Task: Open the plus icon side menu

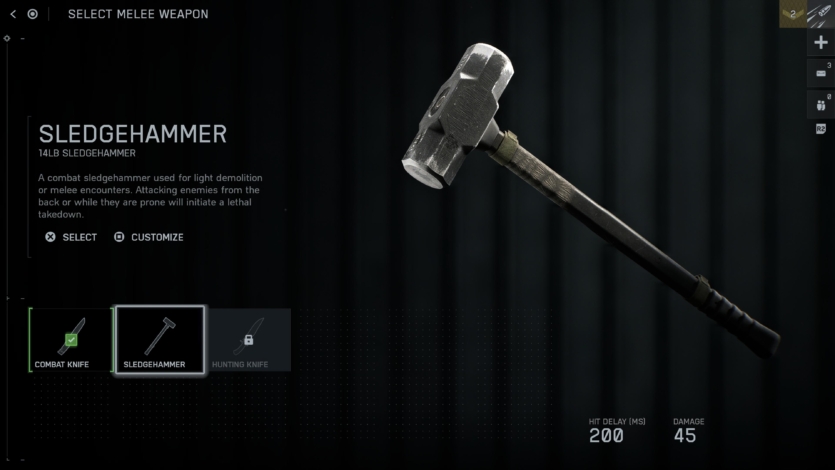Action: [x=821, y=43]
